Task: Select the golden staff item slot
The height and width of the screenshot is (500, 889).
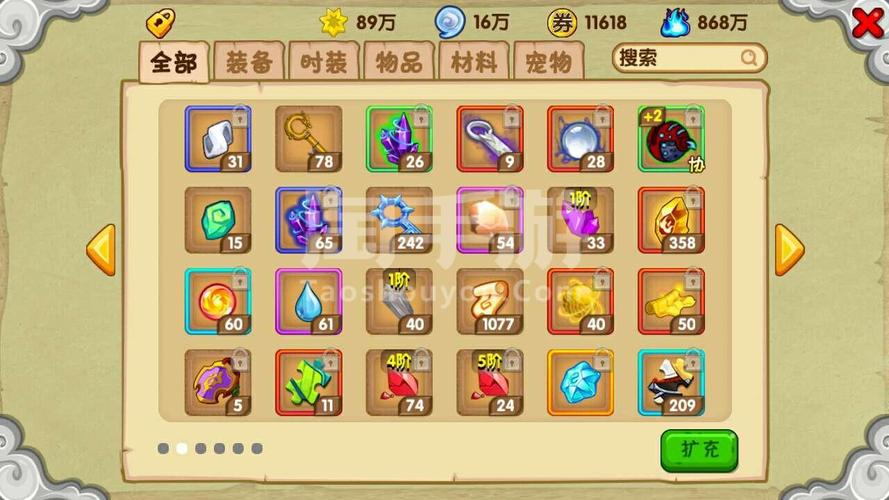Action: 309,139
